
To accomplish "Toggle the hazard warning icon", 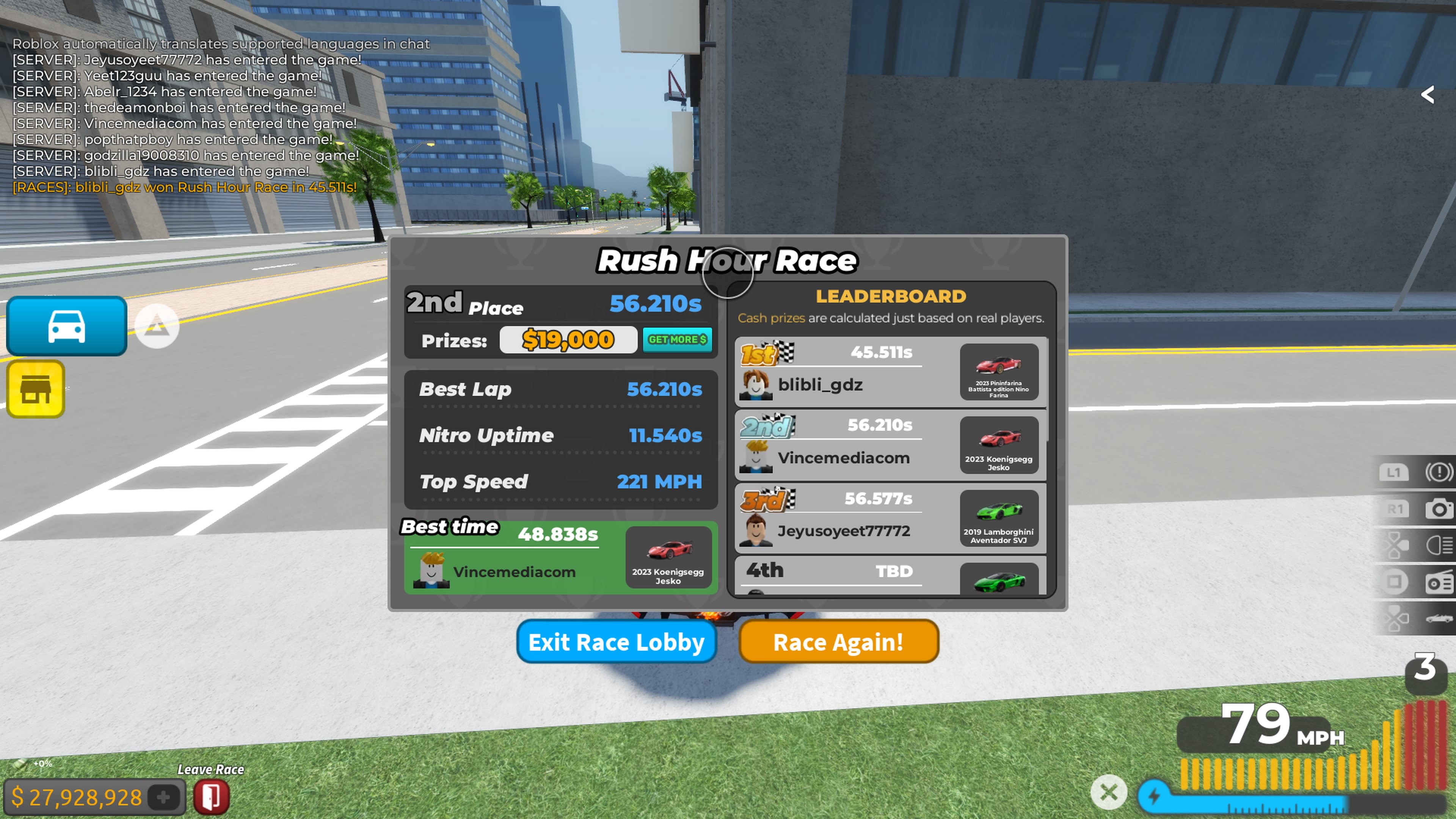I will point(1439,472).
